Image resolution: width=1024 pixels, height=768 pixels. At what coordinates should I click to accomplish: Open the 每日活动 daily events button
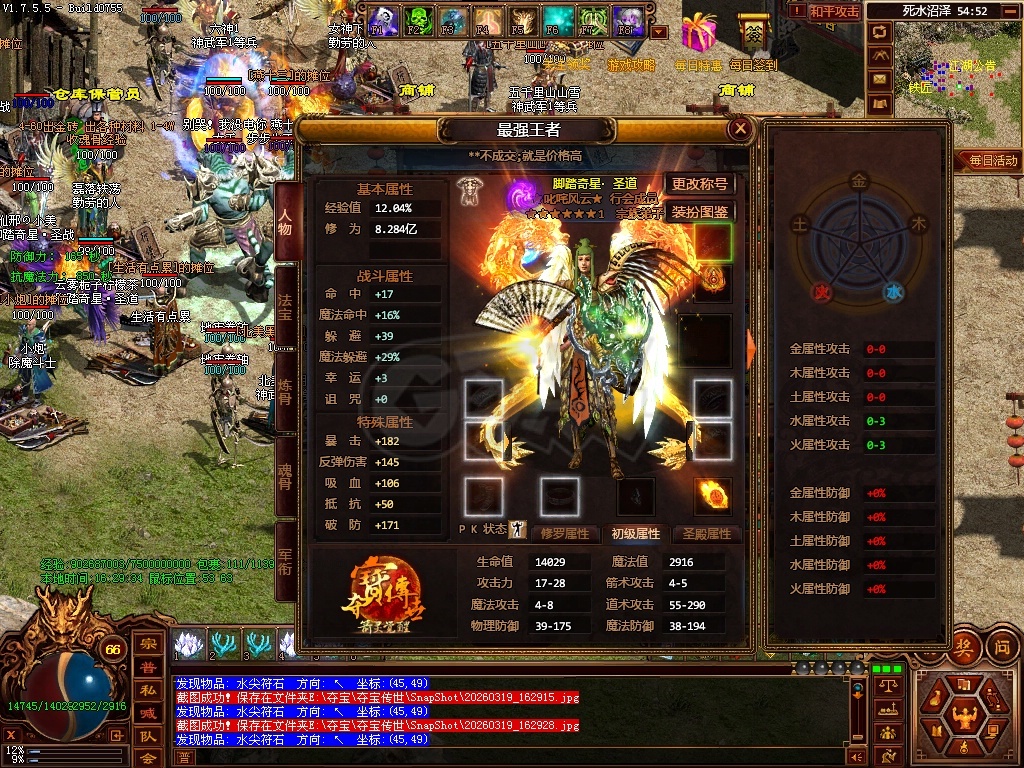[x=990, y=160]
